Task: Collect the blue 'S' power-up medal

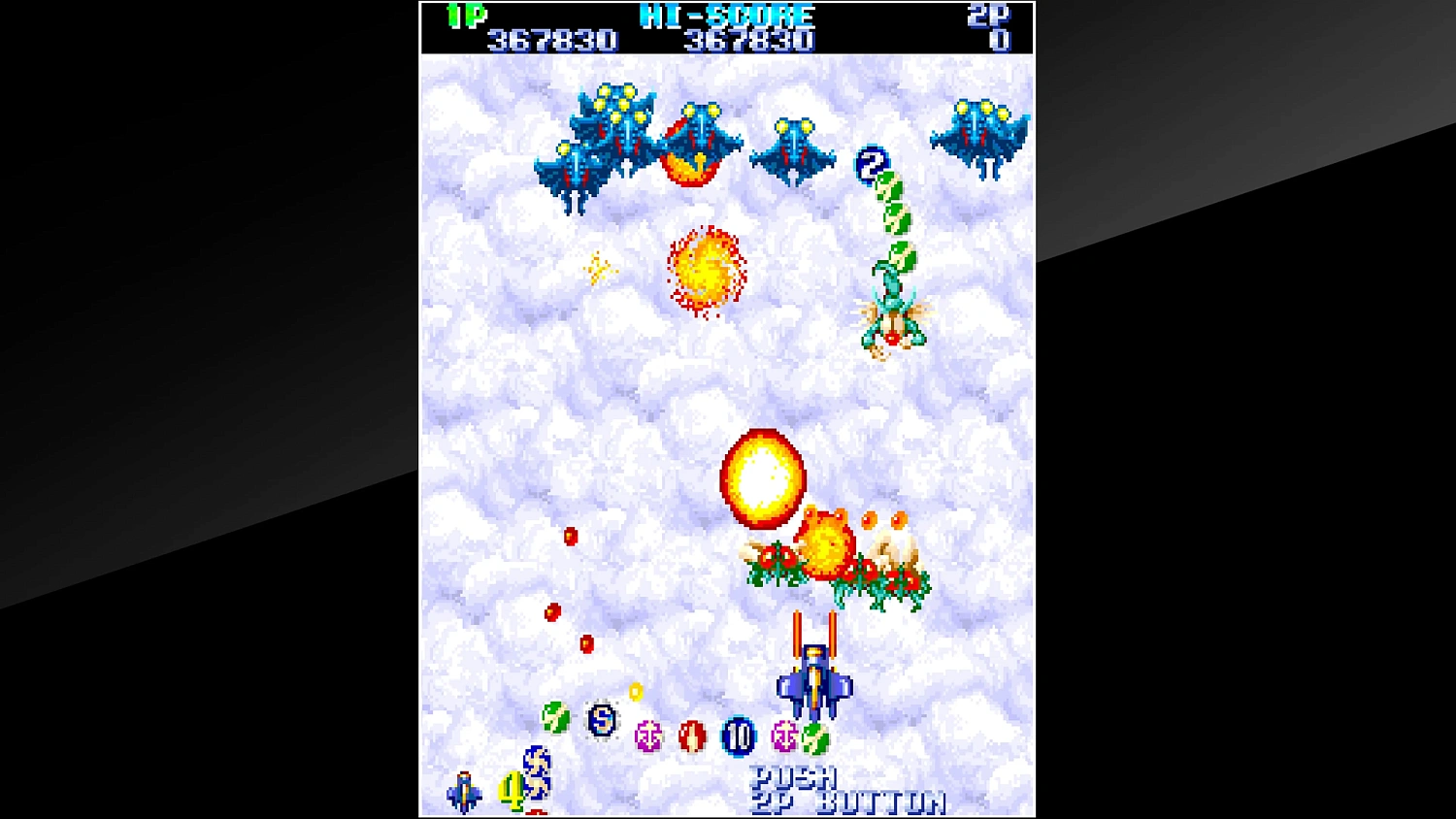Action: (603, 723)
